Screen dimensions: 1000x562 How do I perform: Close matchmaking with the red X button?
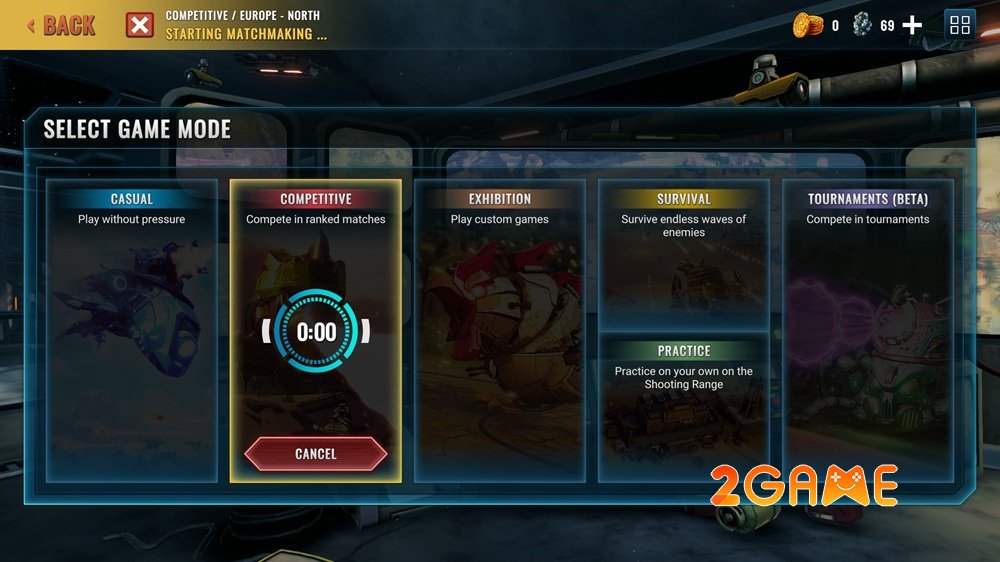point(139,25)
